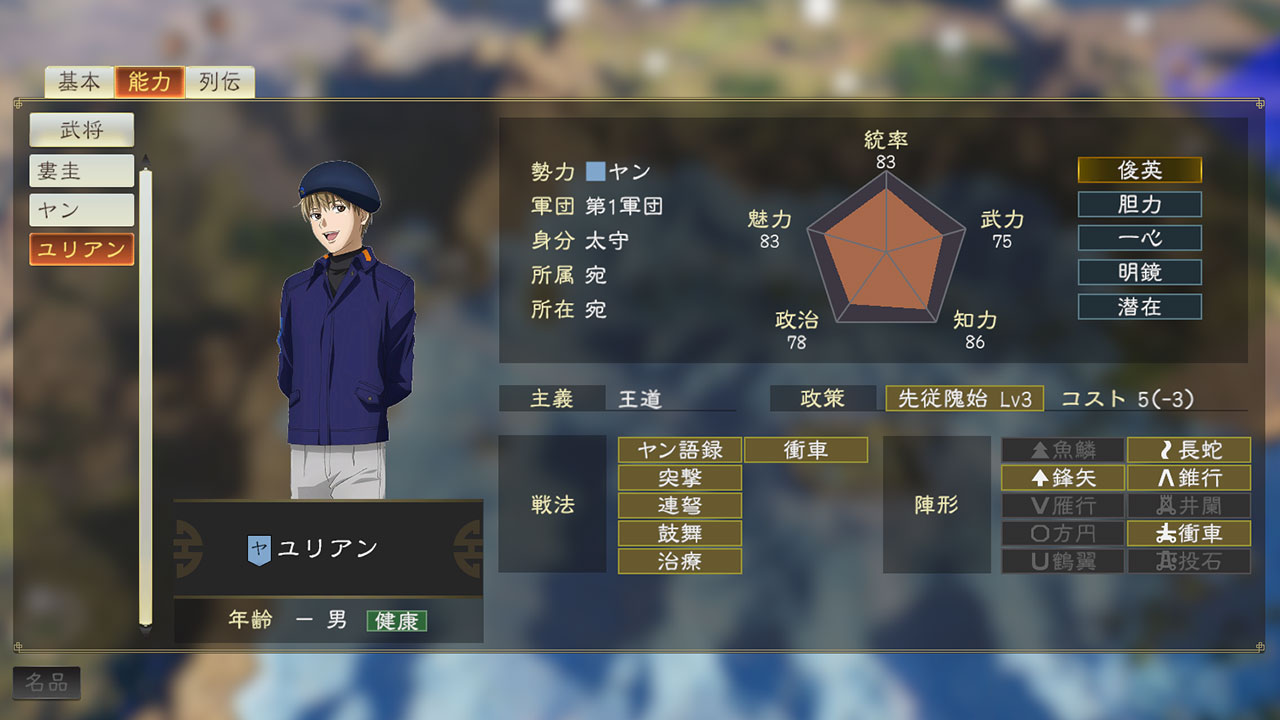Select the 能力 tab

point(150,82)
